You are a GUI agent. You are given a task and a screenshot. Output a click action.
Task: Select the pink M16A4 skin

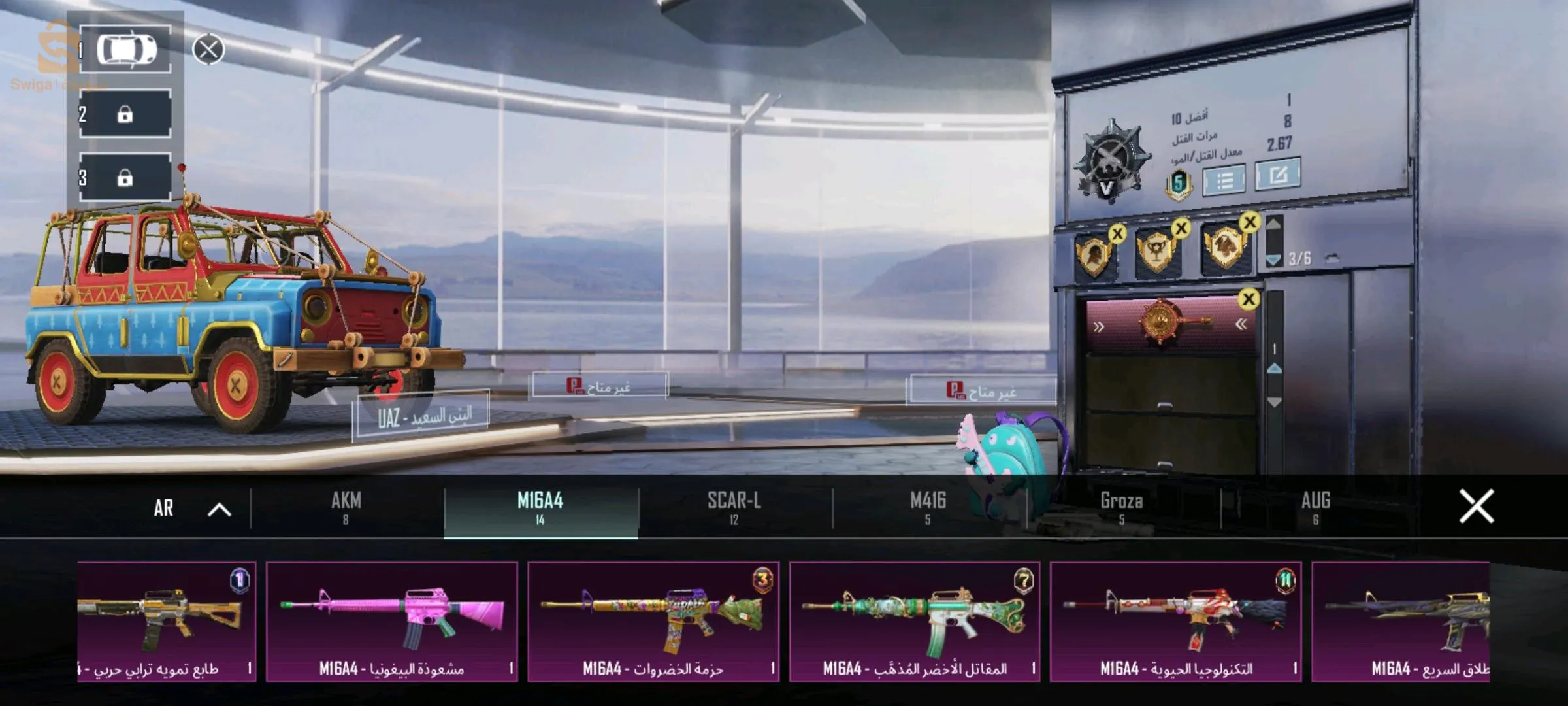click(392, 621)
